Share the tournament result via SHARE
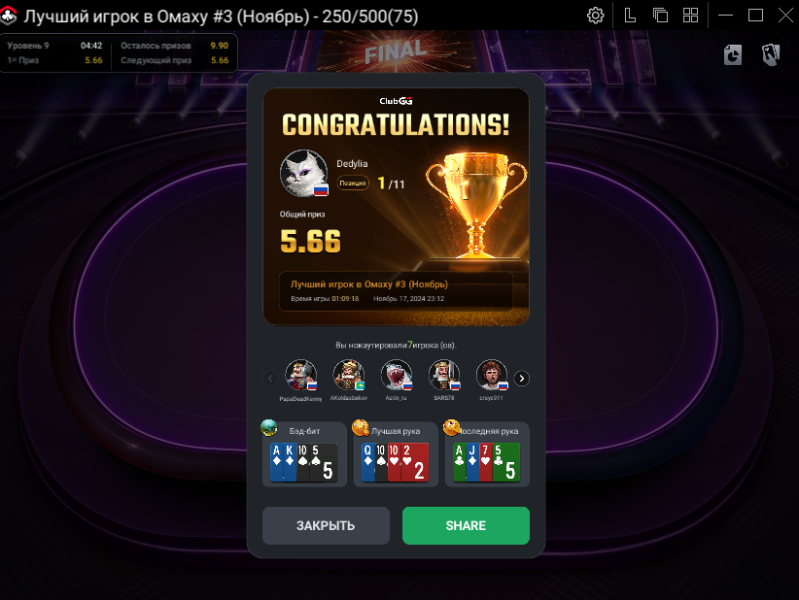 [x=465, y=526]
